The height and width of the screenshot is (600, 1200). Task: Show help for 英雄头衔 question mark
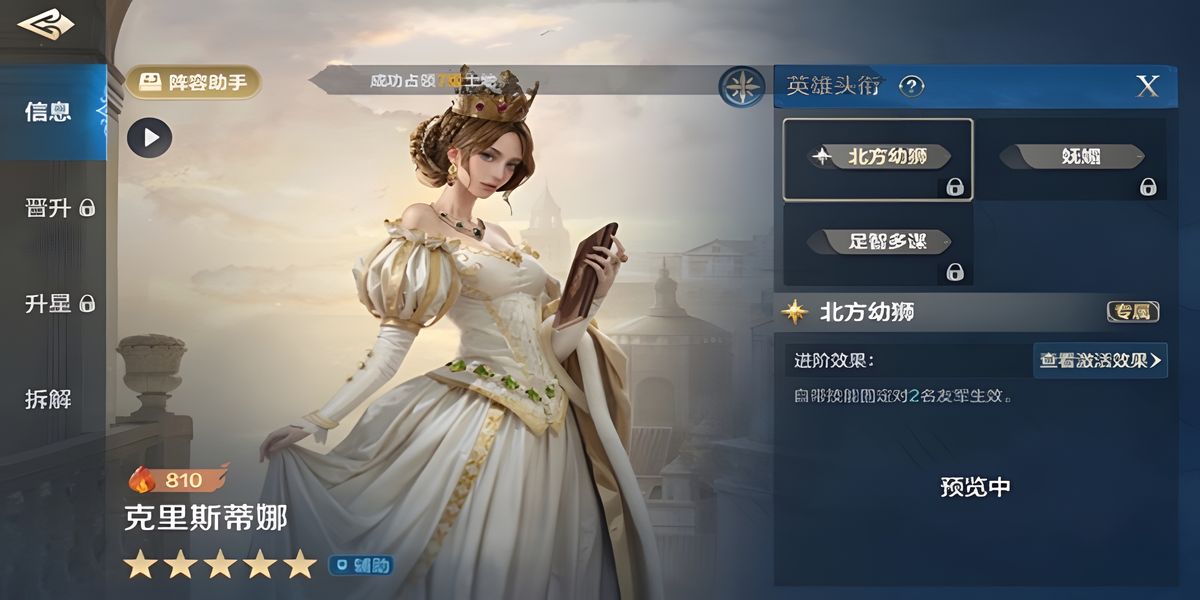911,86
